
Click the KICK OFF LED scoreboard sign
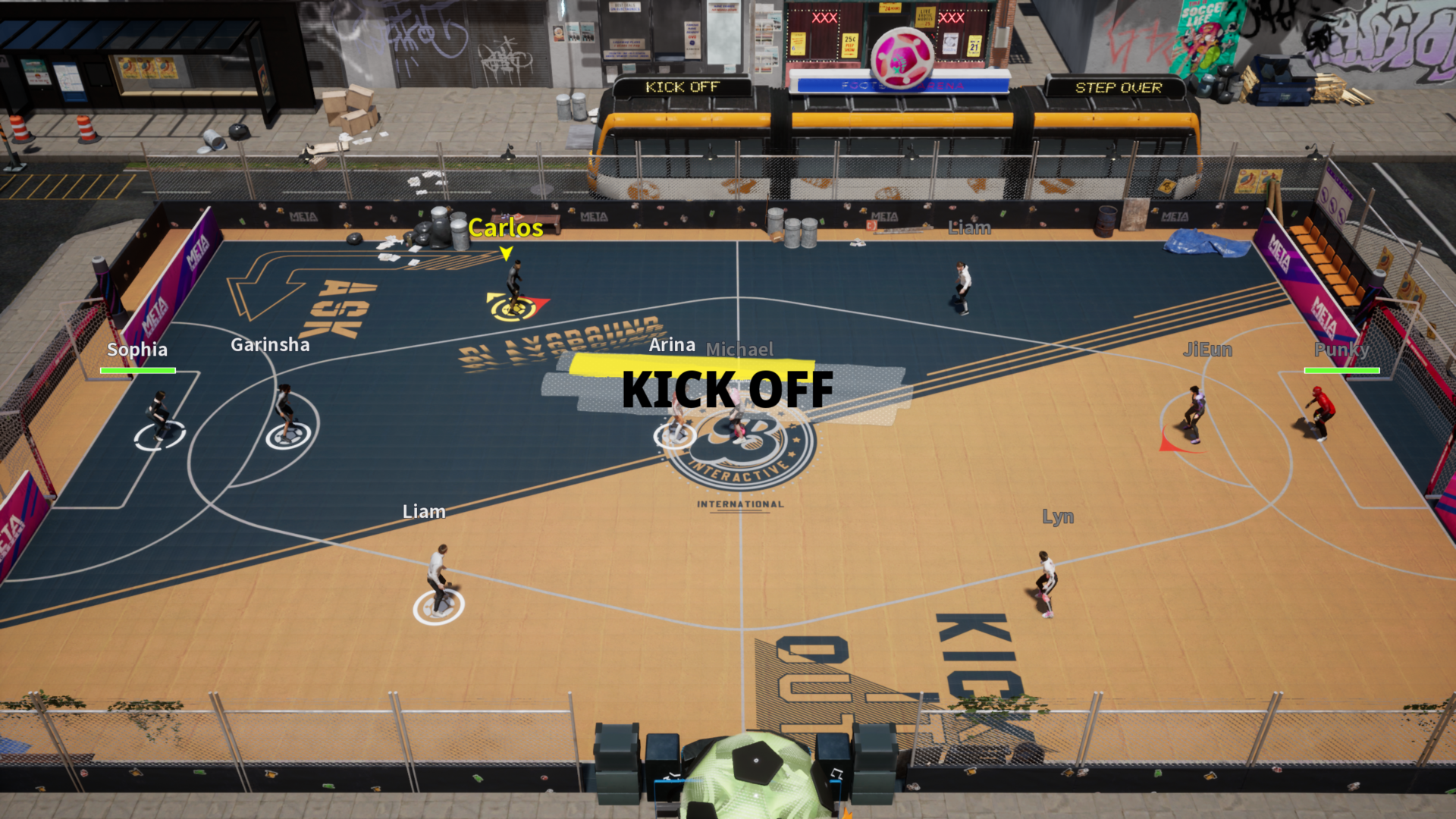[x=680, y=86]
